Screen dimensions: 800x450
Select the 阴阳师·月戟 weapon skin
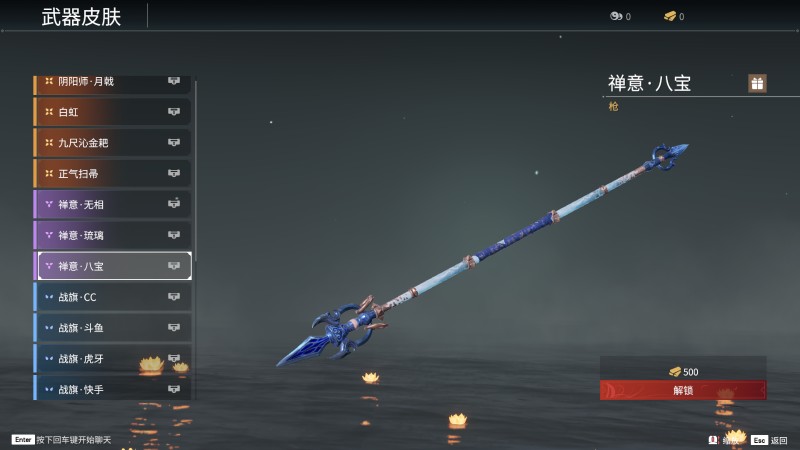[113, 82]
